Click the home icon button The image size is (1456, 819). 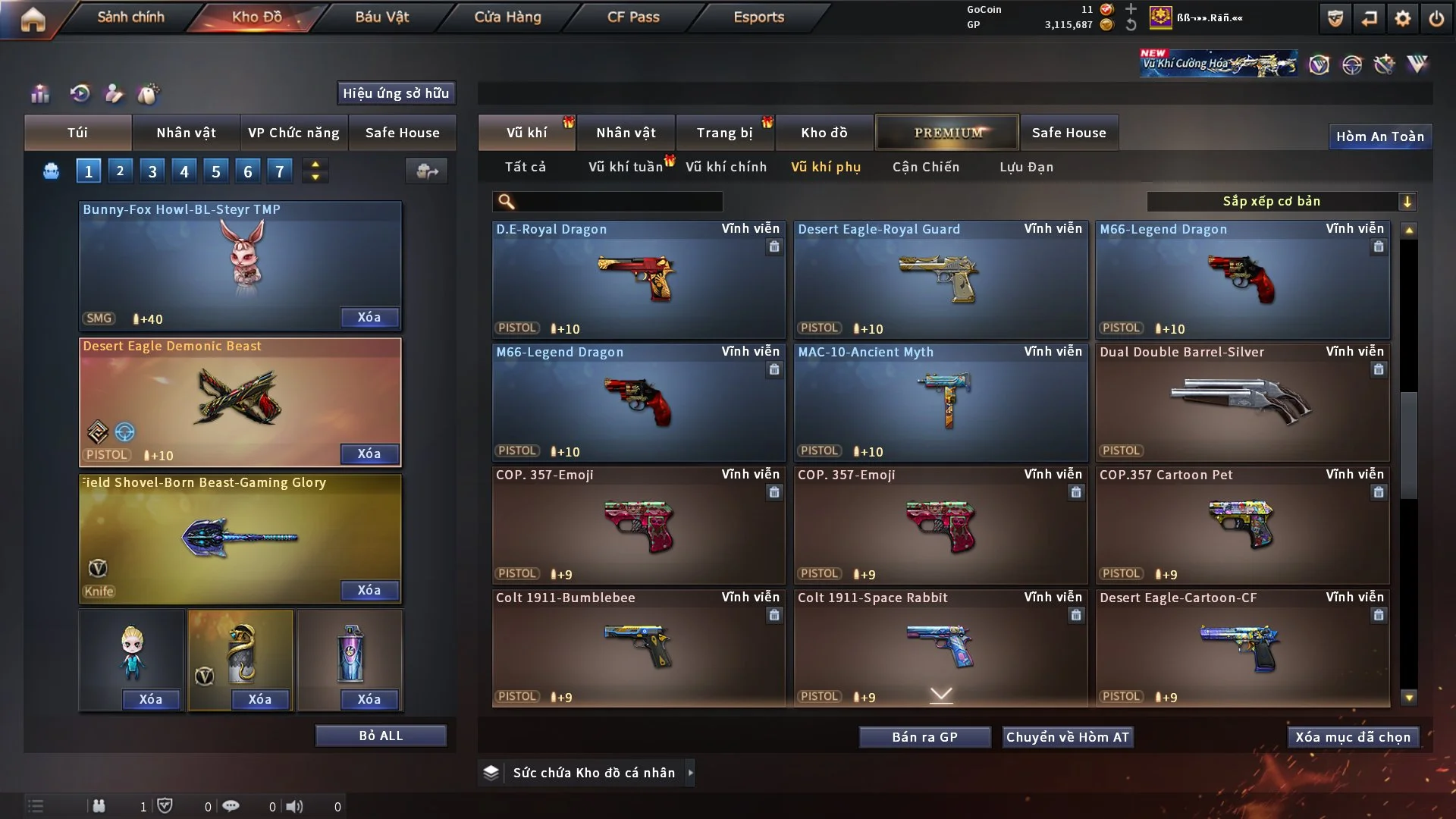(33, 19)
